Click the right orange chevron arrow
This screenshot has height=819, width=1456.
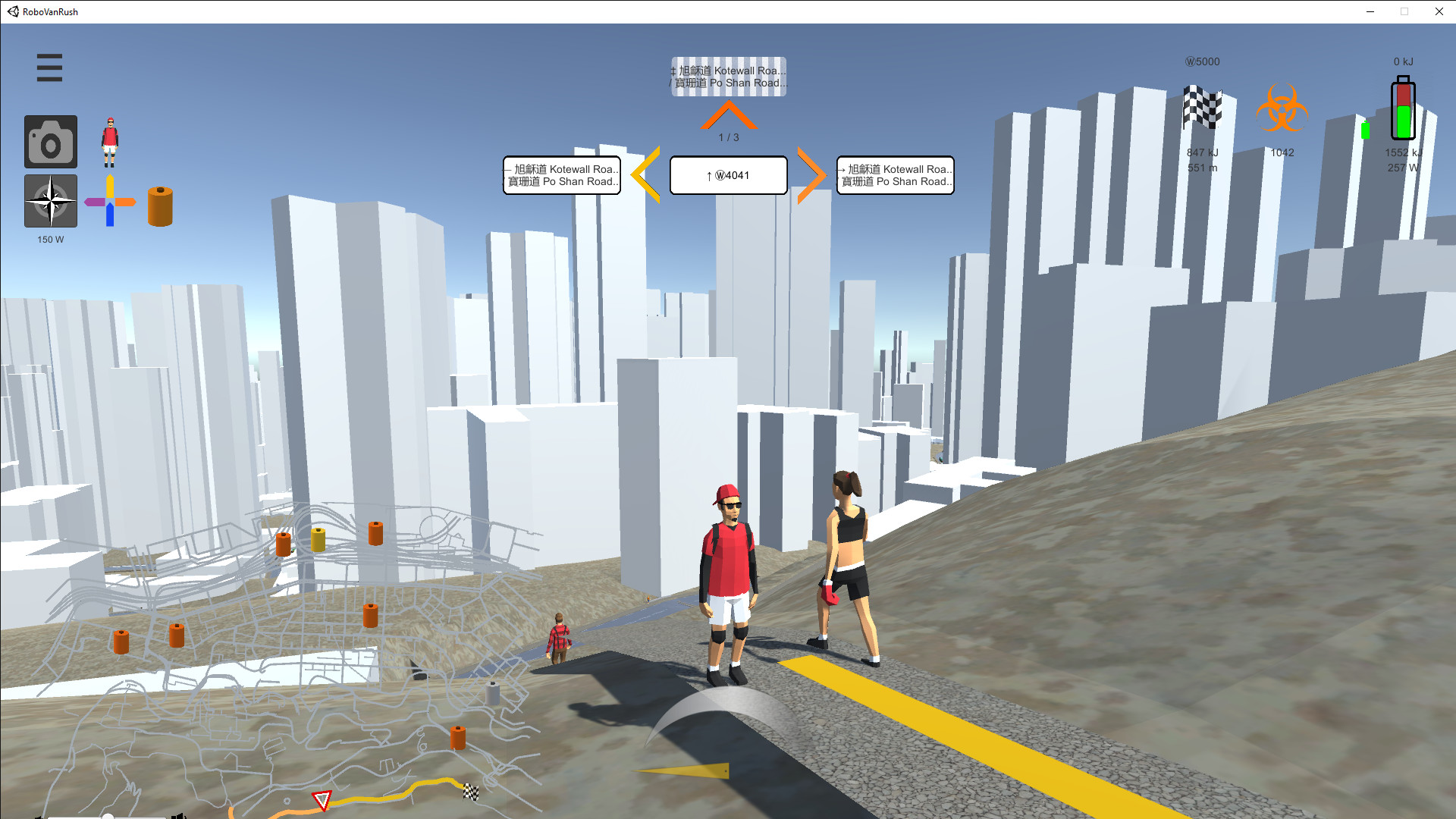coord(811,175)
